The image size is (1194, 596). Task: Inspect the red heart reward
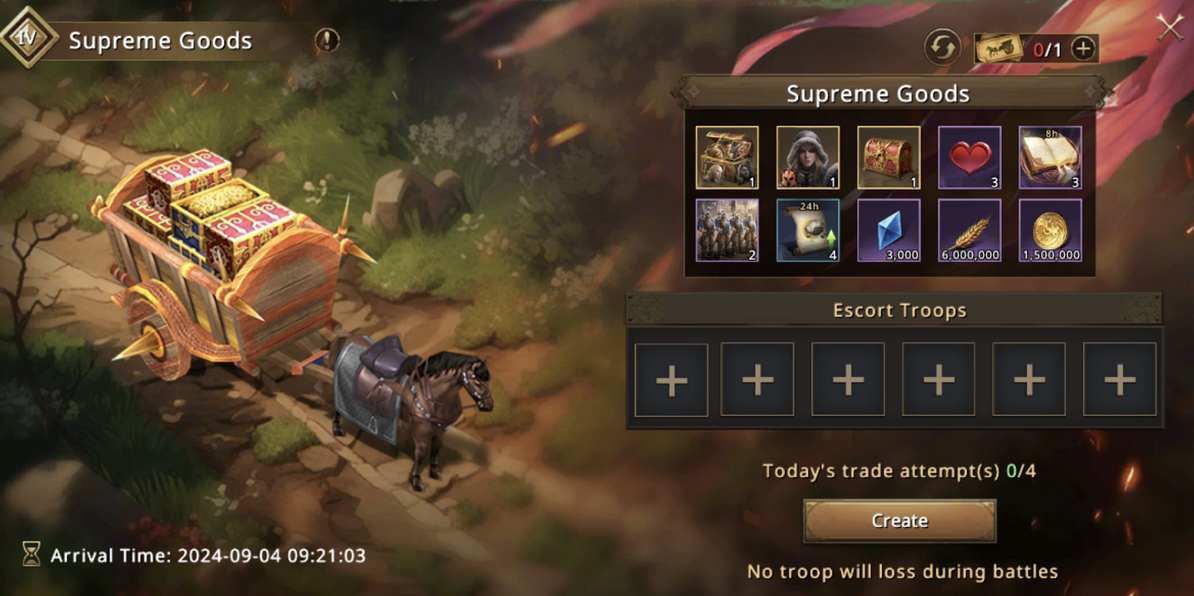(x=969, y=158)
